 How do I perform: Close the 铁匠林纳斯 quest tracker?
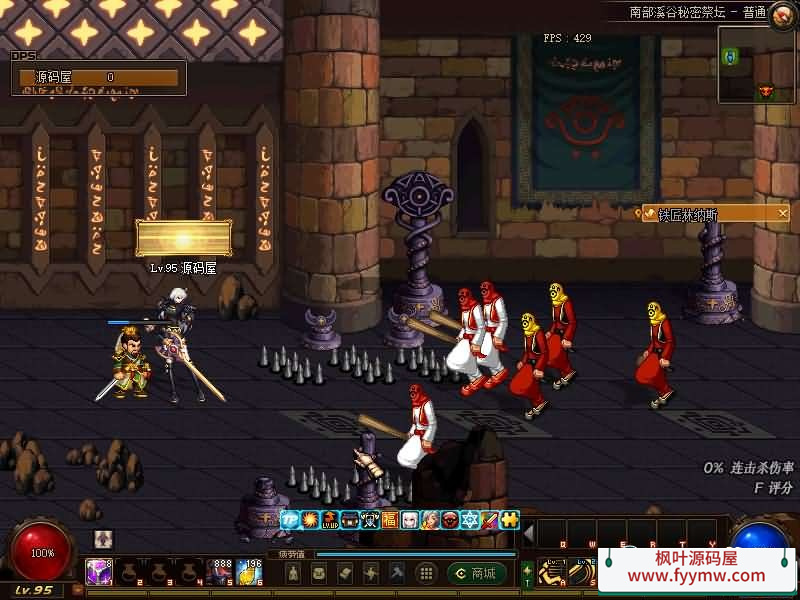point(783,213)
